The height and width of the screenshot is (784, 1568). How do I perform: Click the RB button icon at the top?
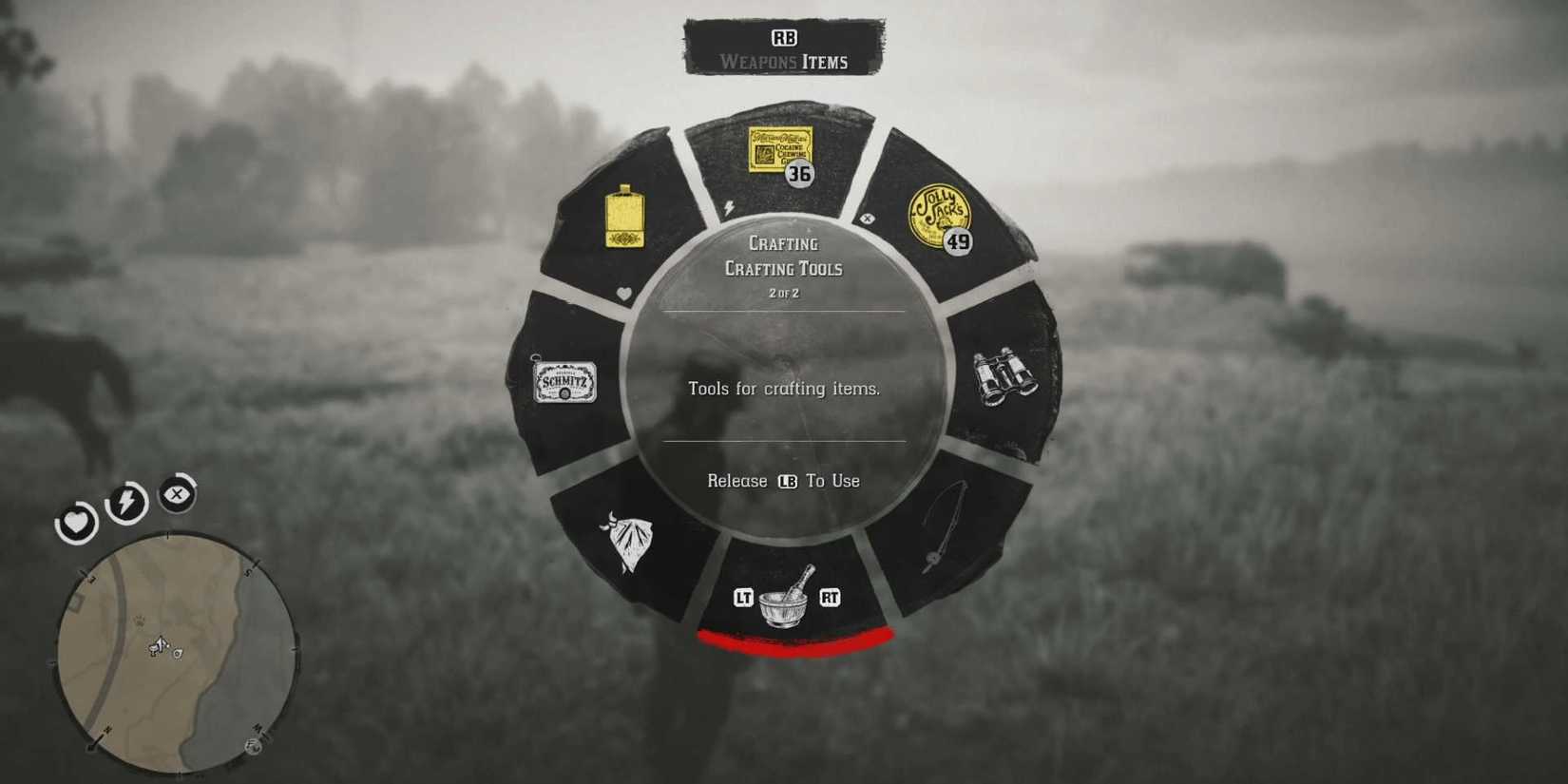point(783,36)
